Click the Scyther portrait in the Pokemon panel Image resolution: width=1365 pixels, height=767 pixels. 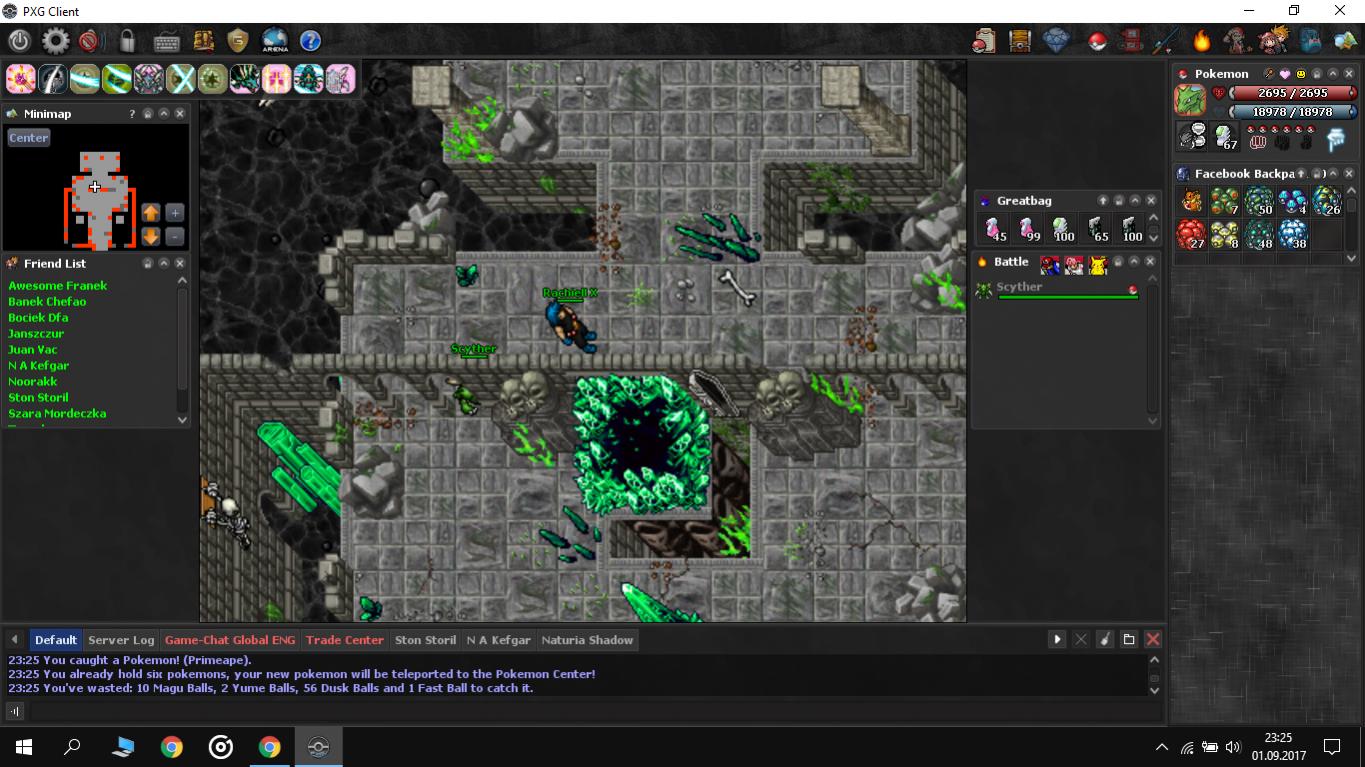point(1190,101)
